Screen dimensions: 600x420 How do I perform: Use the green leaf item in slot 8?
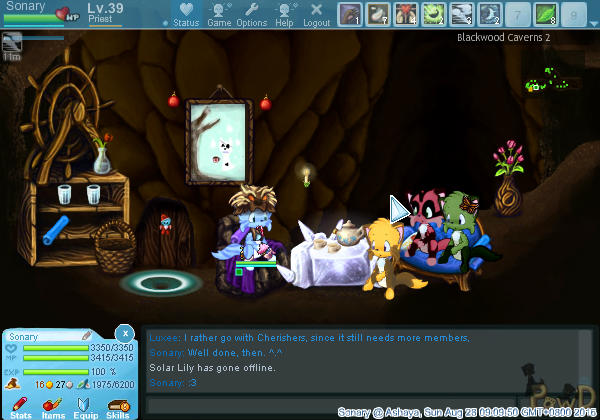[546, 14]
